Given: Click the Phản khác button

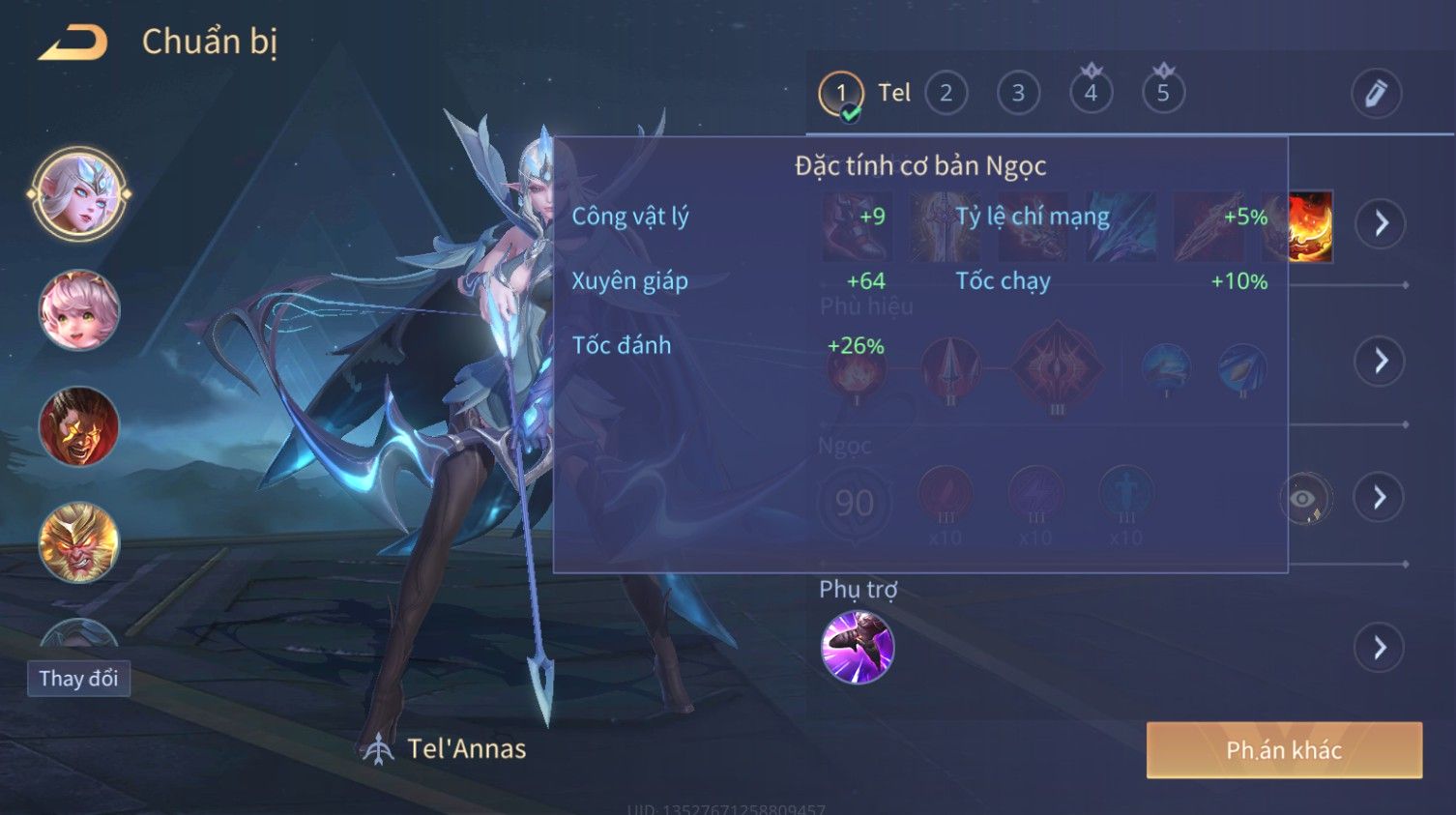Looking at the screenshot, I should [1284, 750].
